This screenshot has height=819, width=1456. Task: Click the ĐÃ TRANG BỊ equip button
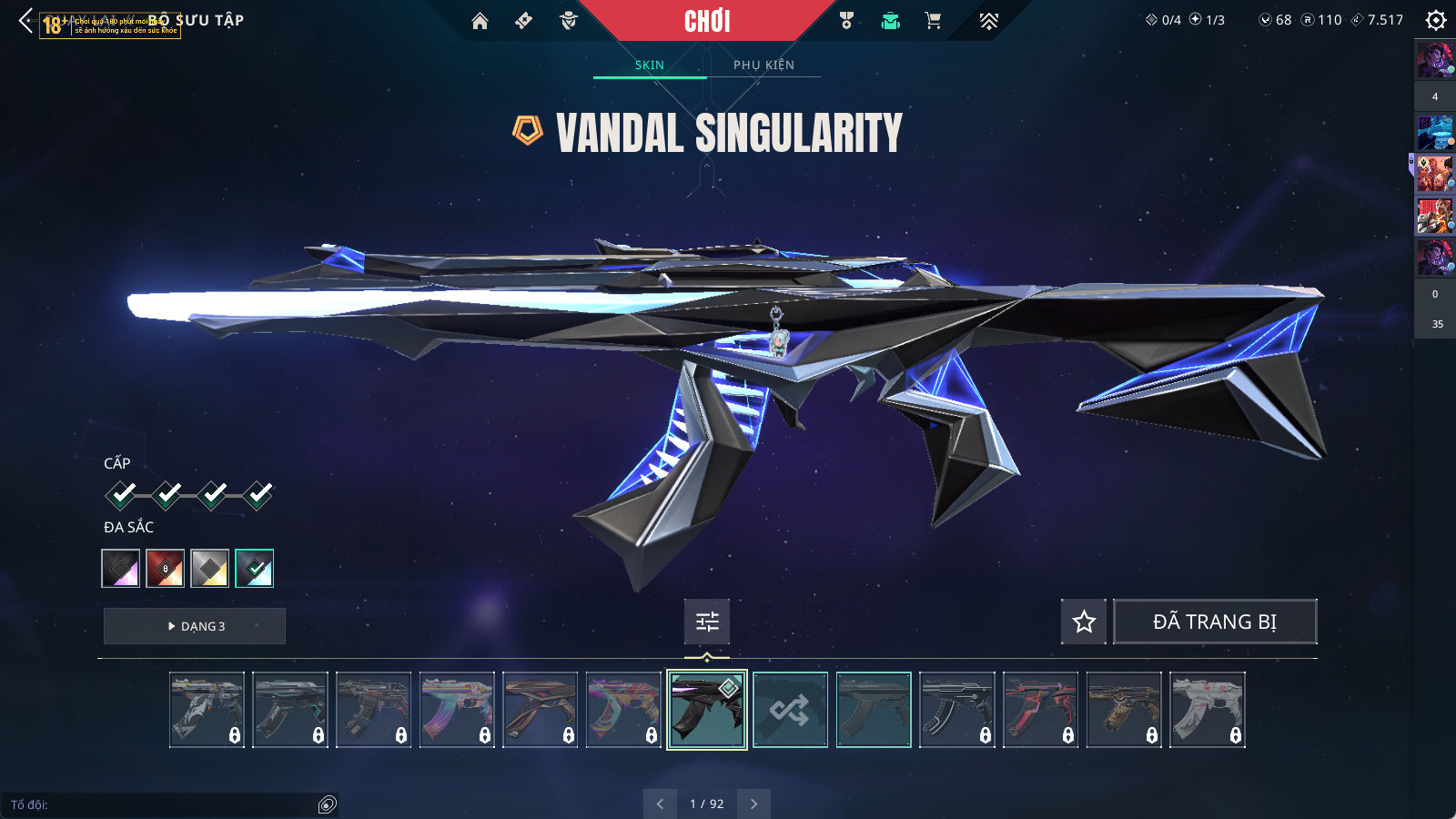(x=1215, y=622)
